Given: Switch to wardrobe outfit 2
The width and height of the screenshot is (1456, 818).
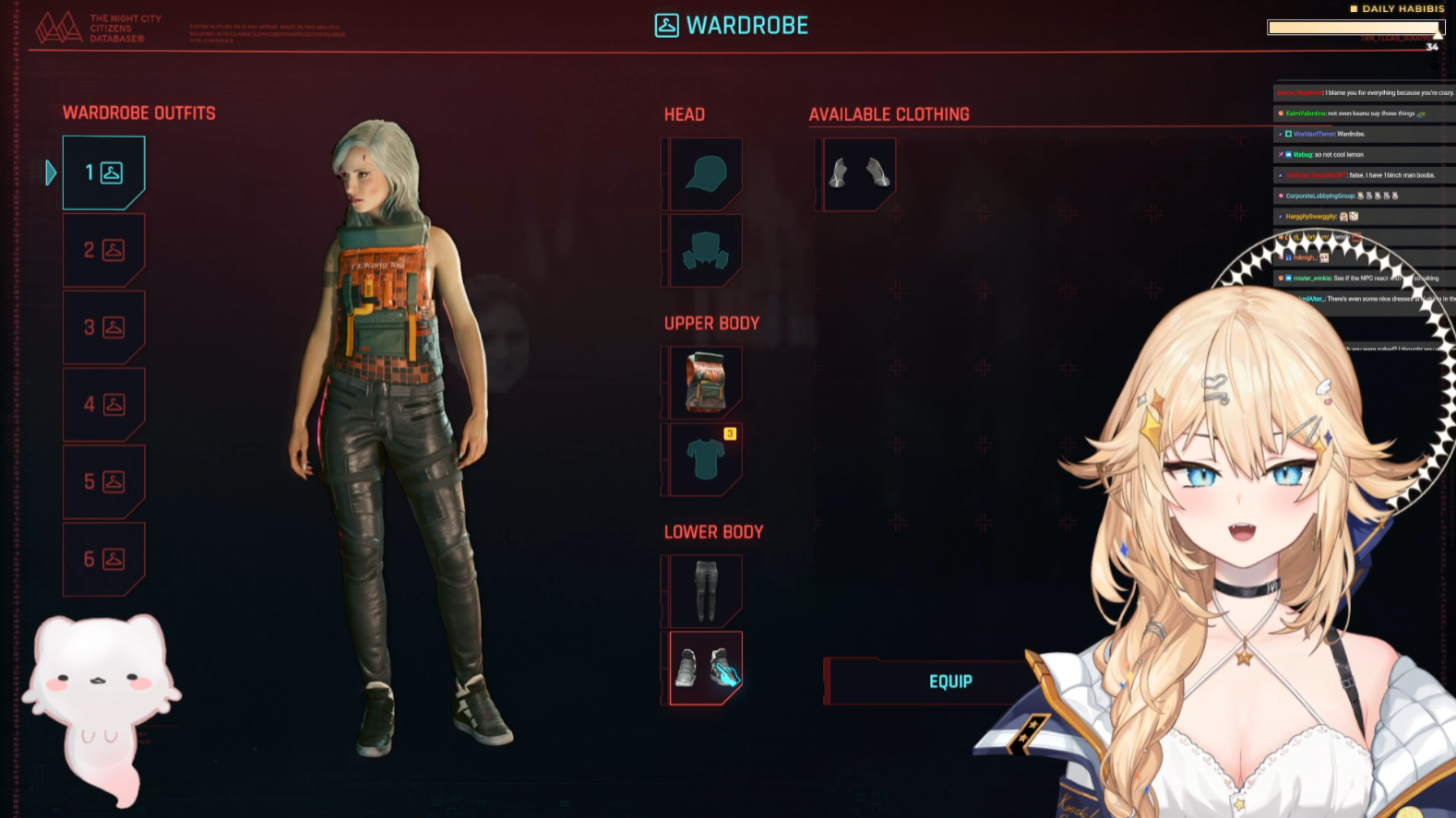Looking at the screenshot, I should pyautogui.click(x=103, y=250).
